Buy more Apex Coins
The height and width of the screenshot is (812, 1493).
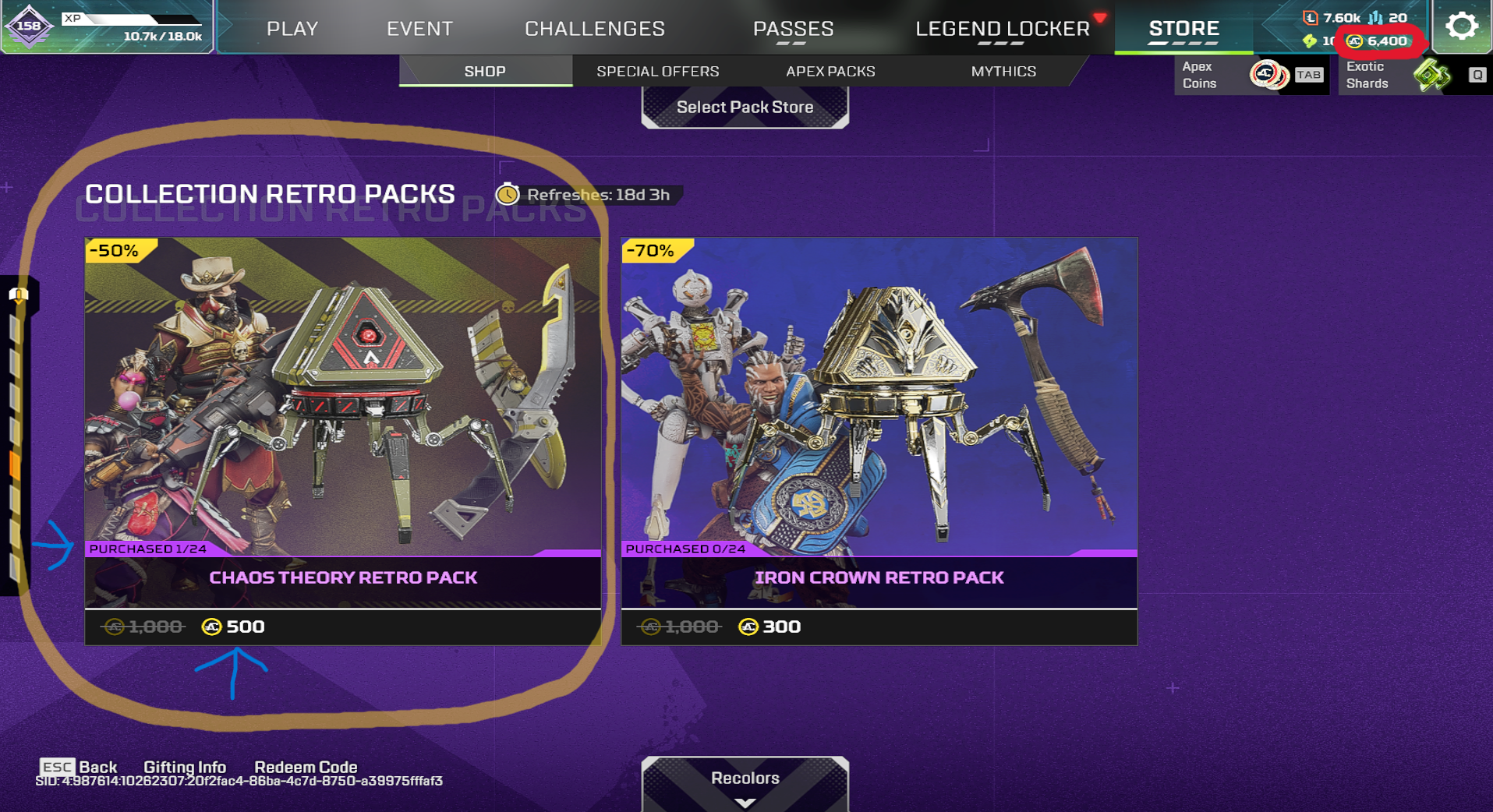(x=1251, y=76)
